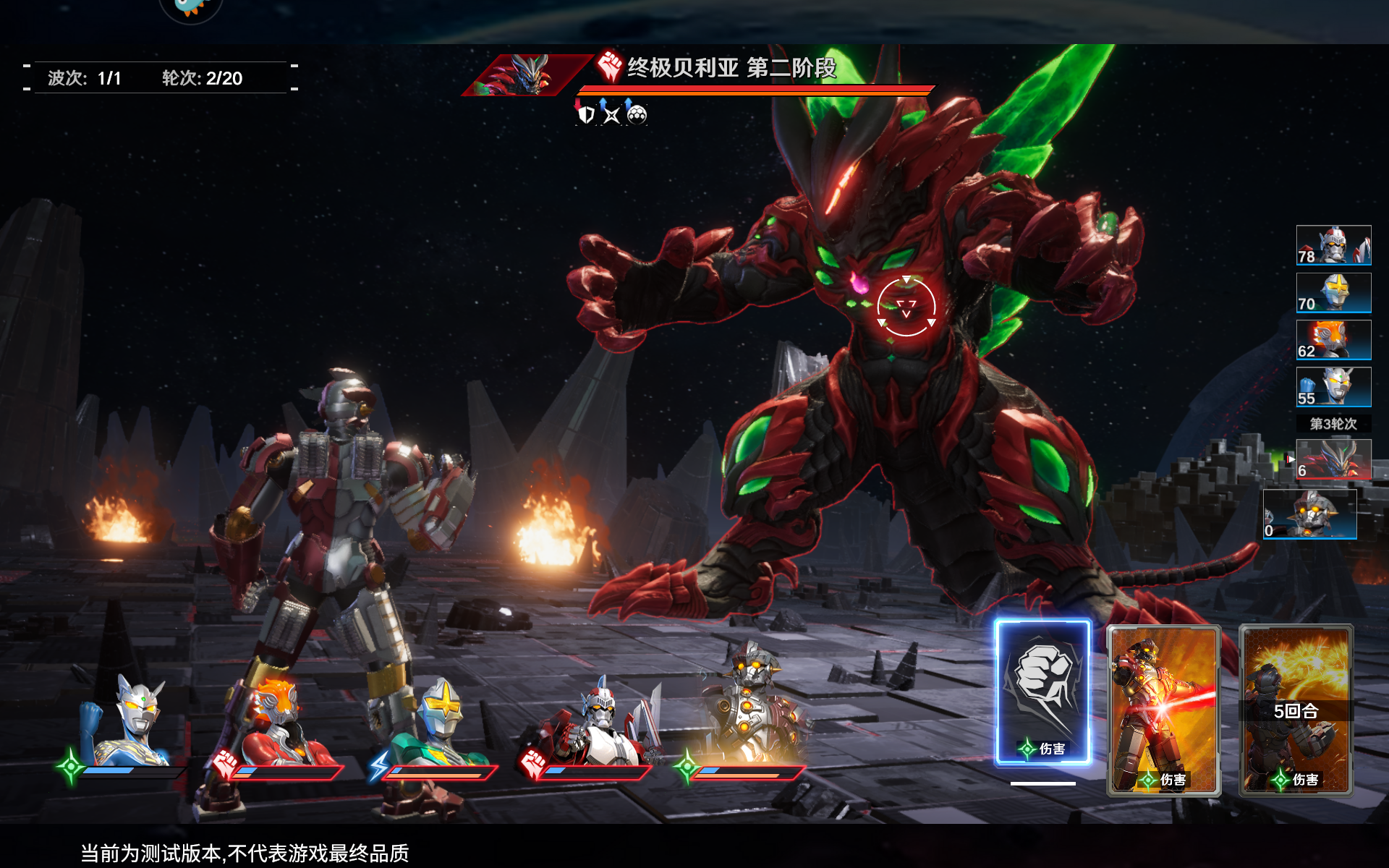1389x868 pixels.
Task: Click turn-order portrait with speed 78
Action: (x=1333, y=245)
